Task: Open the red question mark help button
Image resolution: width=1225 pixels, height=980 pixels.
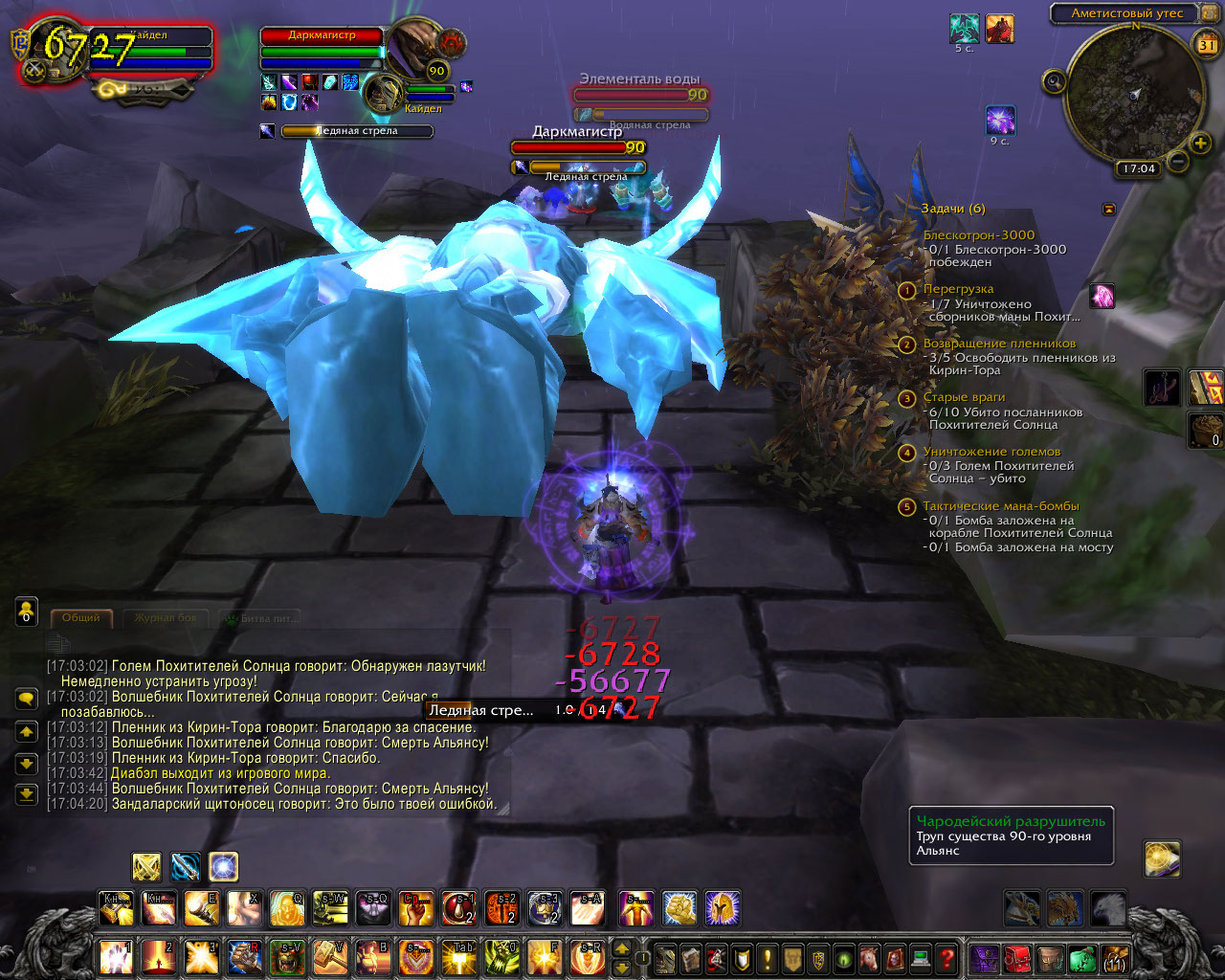Action: coord(947,957)
